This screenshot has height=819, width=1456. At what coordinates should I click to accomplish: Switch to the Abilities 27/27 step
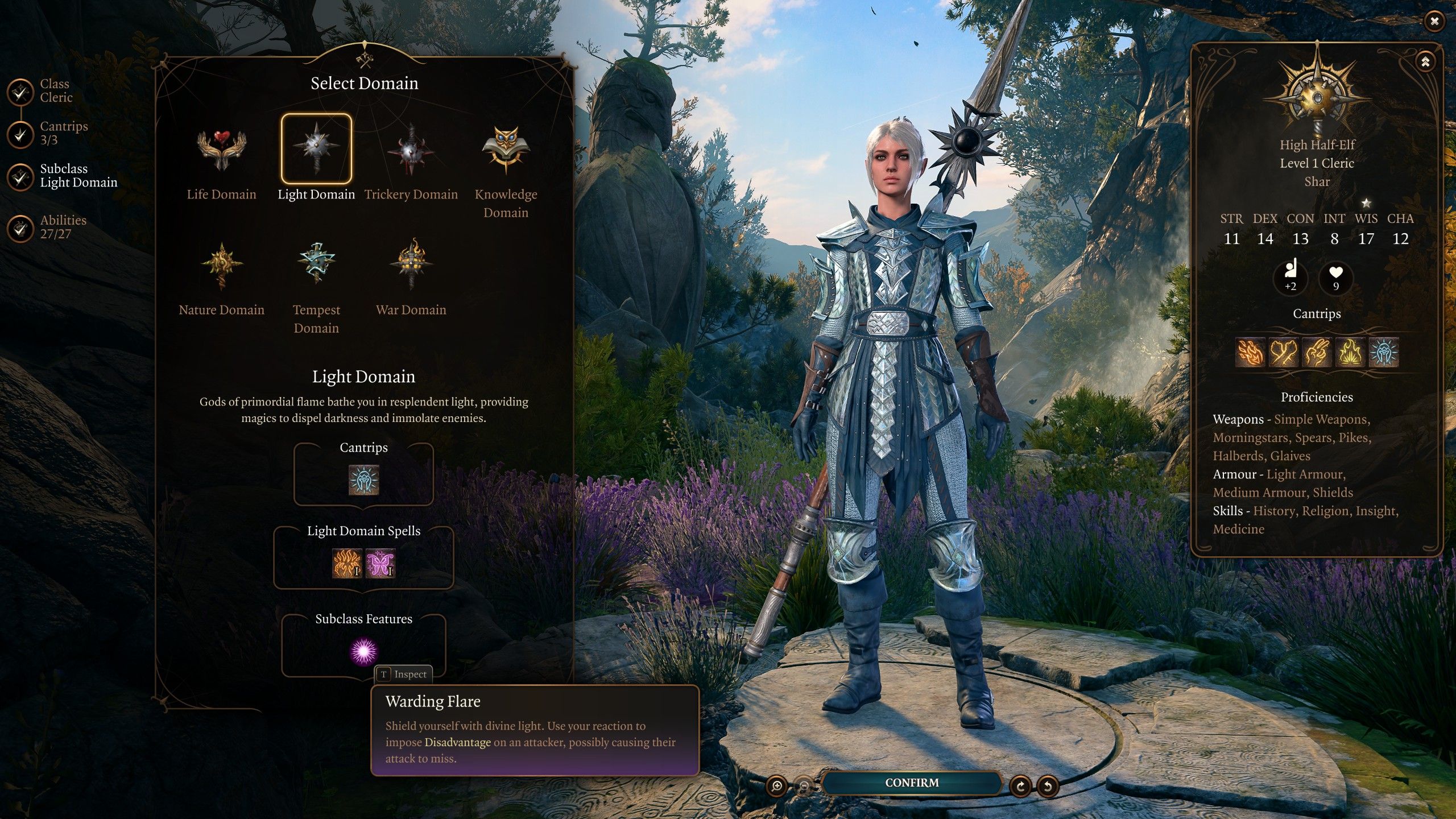point(20,227)
